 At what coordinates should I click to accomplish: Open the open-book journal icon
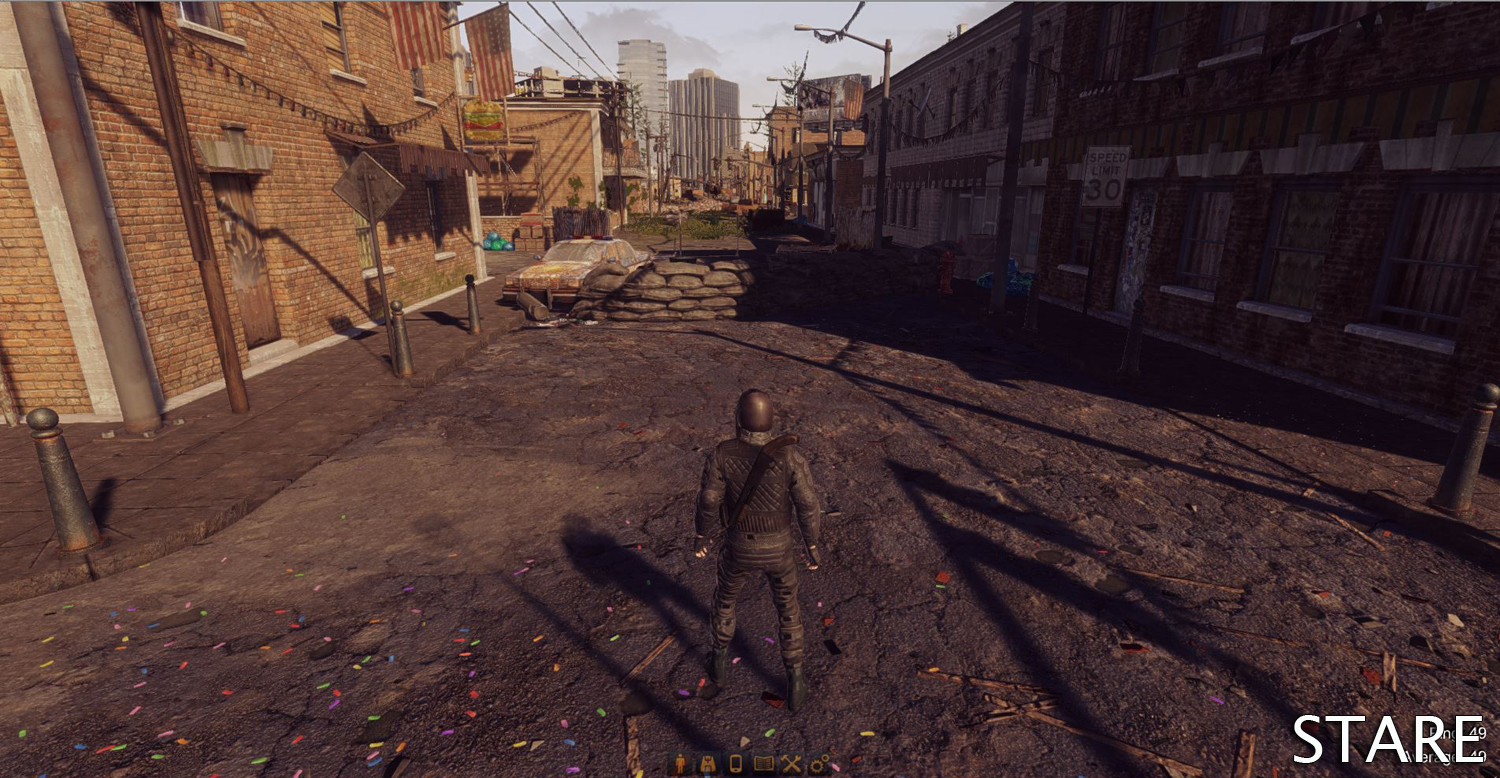click(763, 764)
